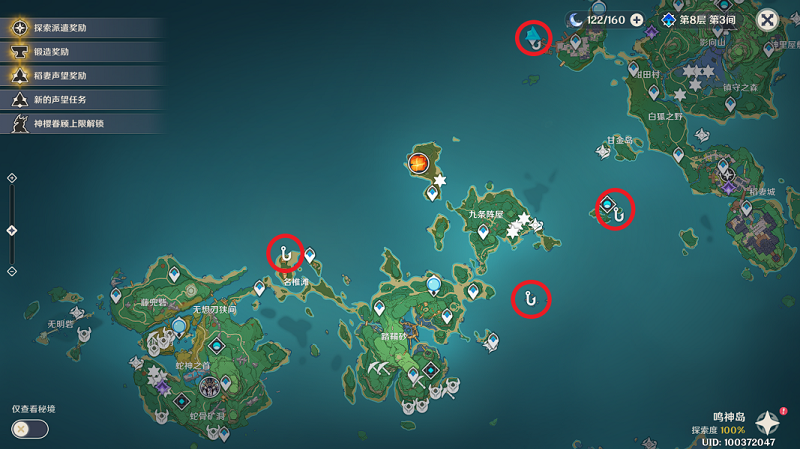Close the map with the X button
The image size is (800, 449).
point(767,20)
